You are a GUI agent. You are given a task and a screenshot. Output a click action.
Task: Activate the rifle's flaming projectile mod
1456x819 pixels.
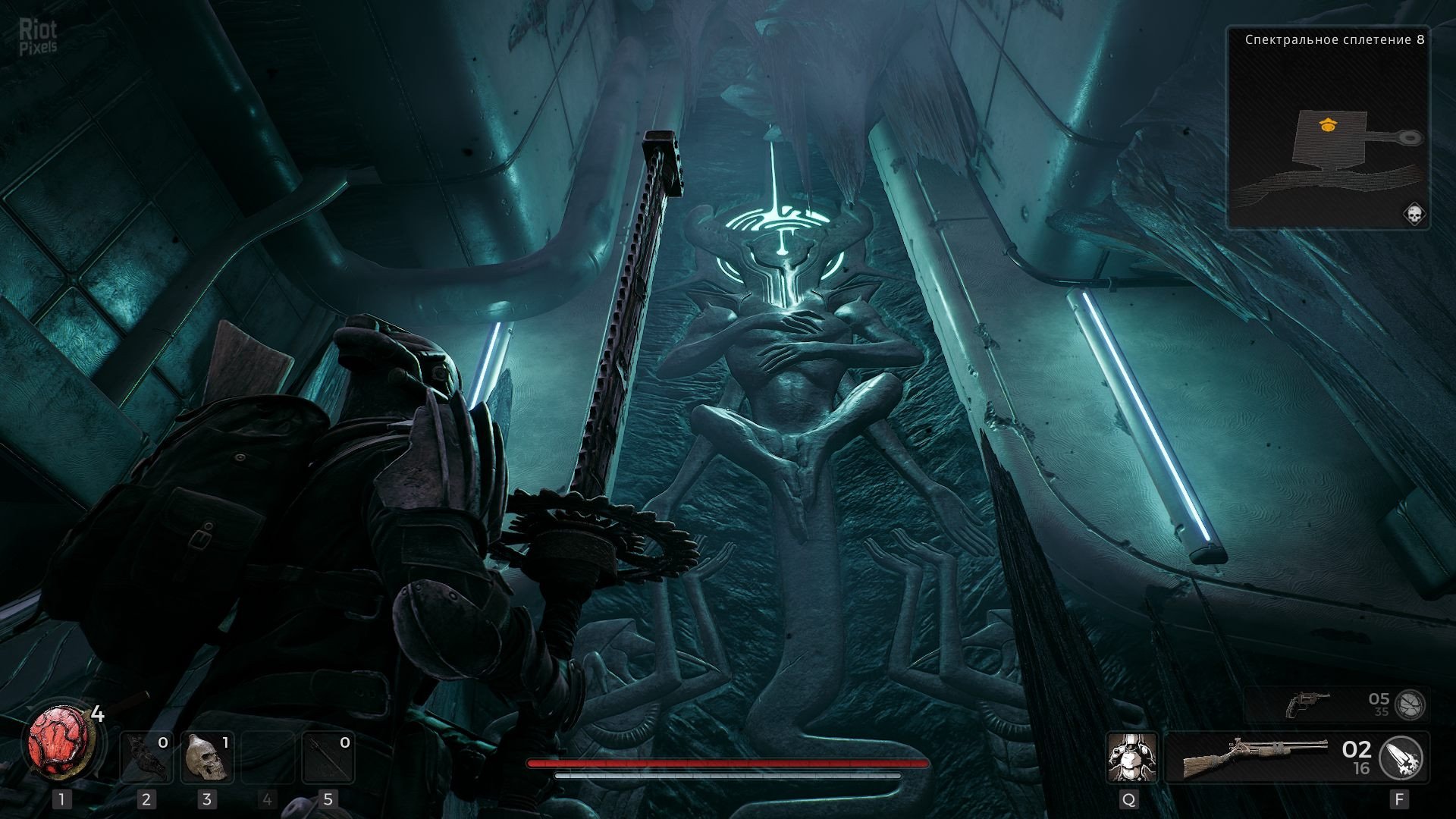[x=1401, y=757]
